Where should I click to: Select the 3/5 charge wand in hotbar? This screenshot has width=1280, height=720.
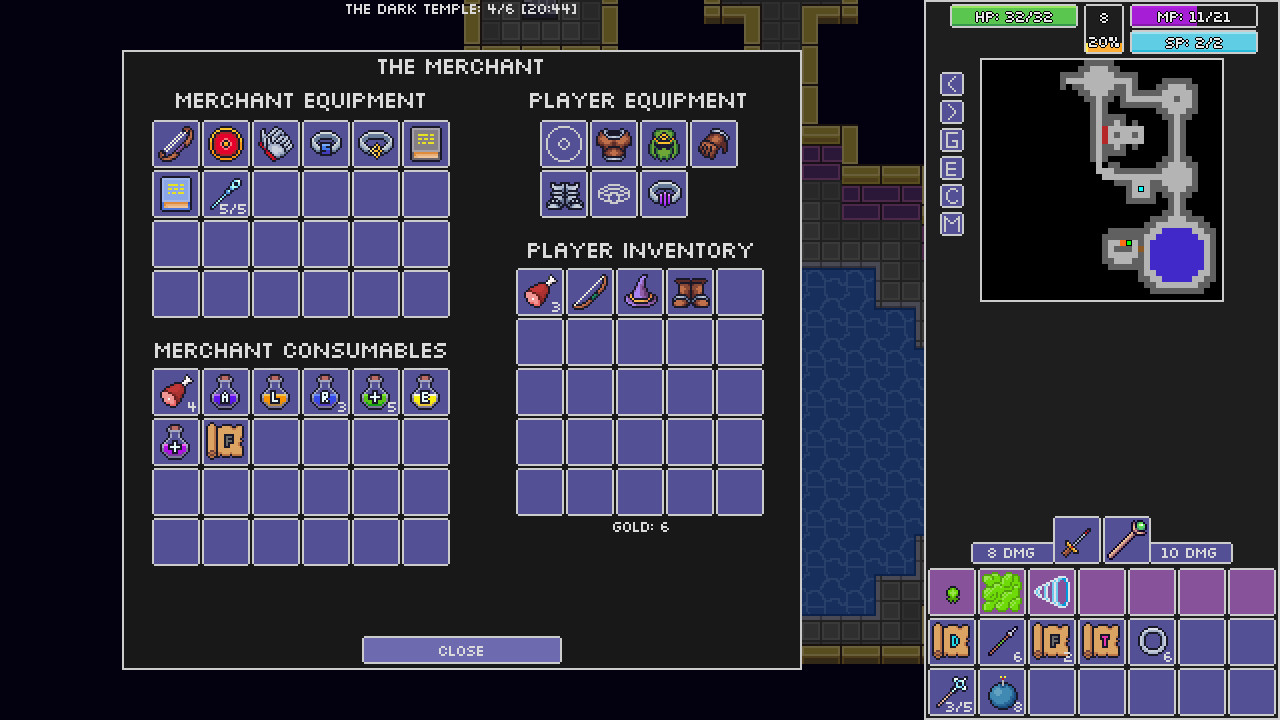pyautogui.click(x=951, y=691)
